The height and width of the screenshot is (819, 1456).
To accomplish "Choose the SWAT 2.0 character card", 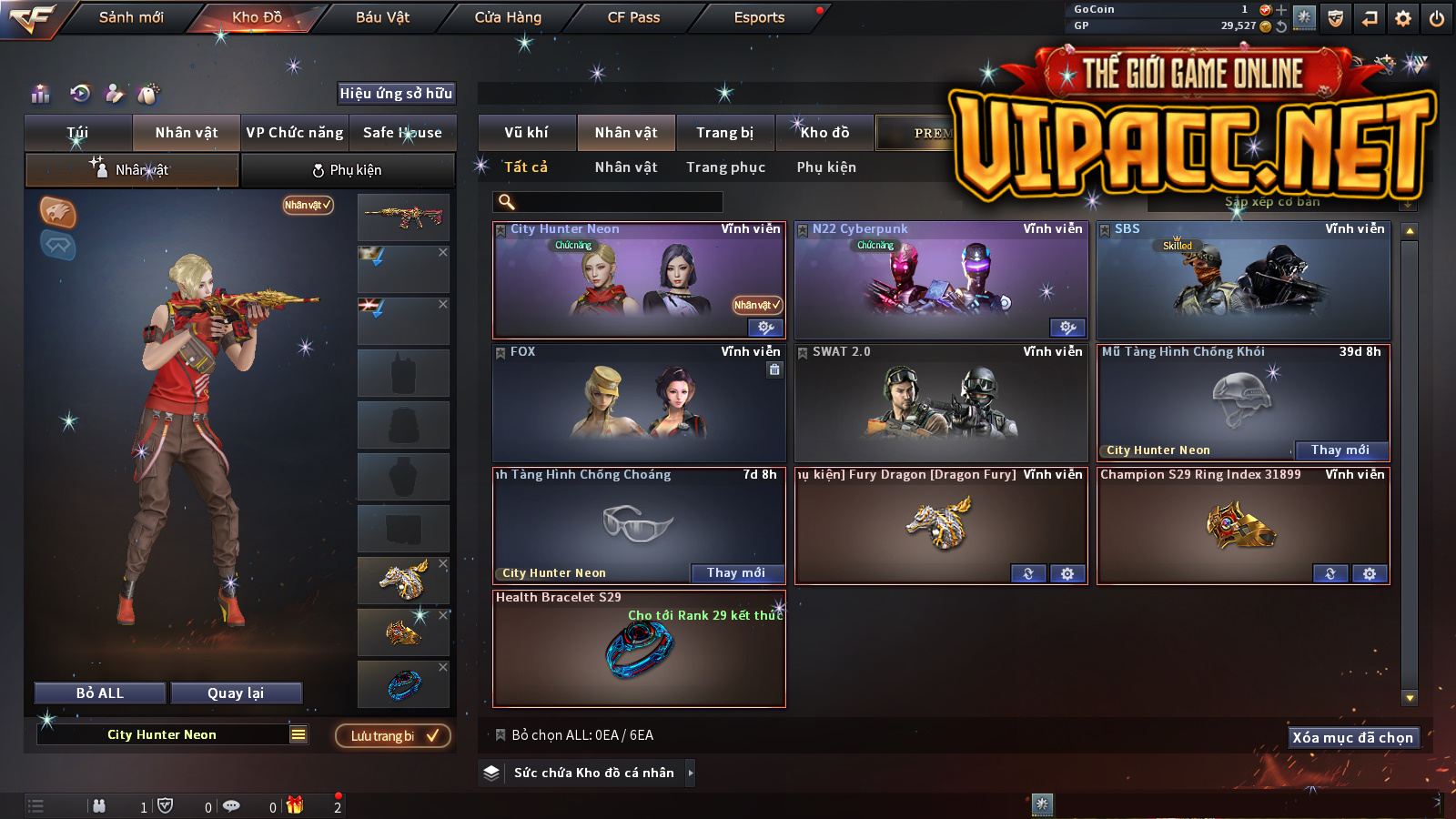I will click(941, 405).
